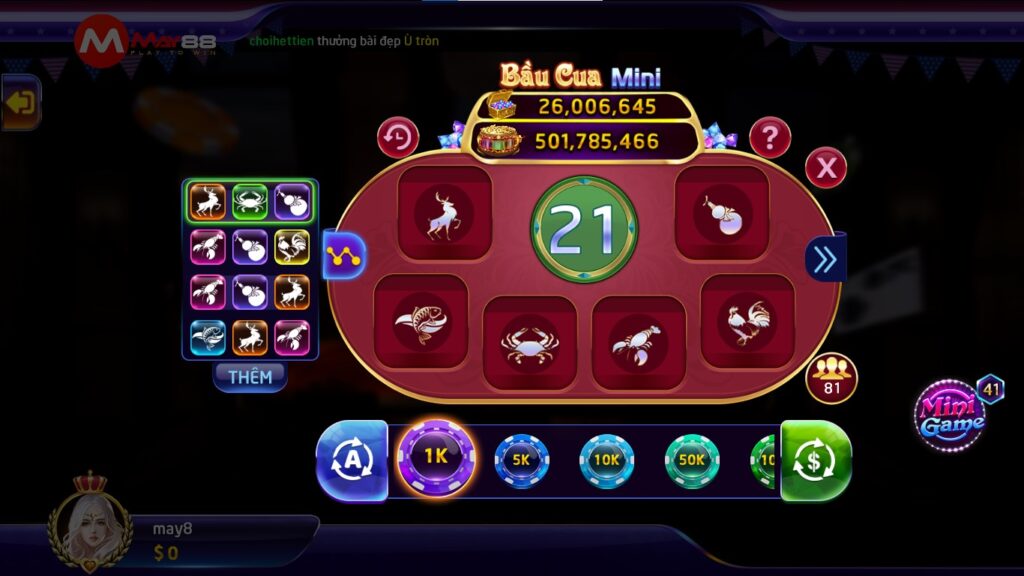This screenshot has width=1024, height=576.
Task: Select the 1K chip
Action: [x=435, y=459]
